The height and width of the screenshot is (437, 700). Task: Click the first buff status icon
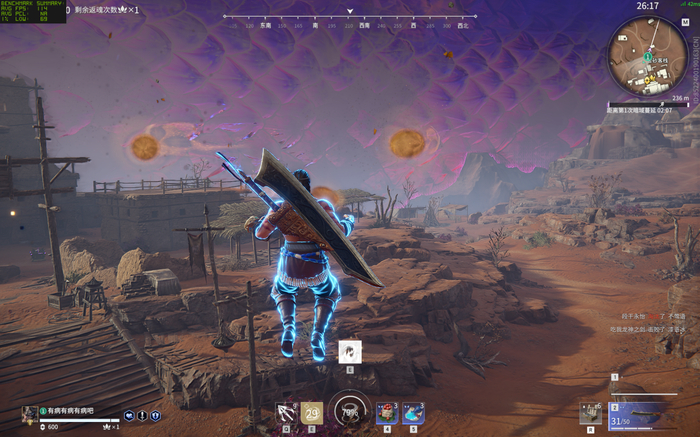[x=129, y=416]
